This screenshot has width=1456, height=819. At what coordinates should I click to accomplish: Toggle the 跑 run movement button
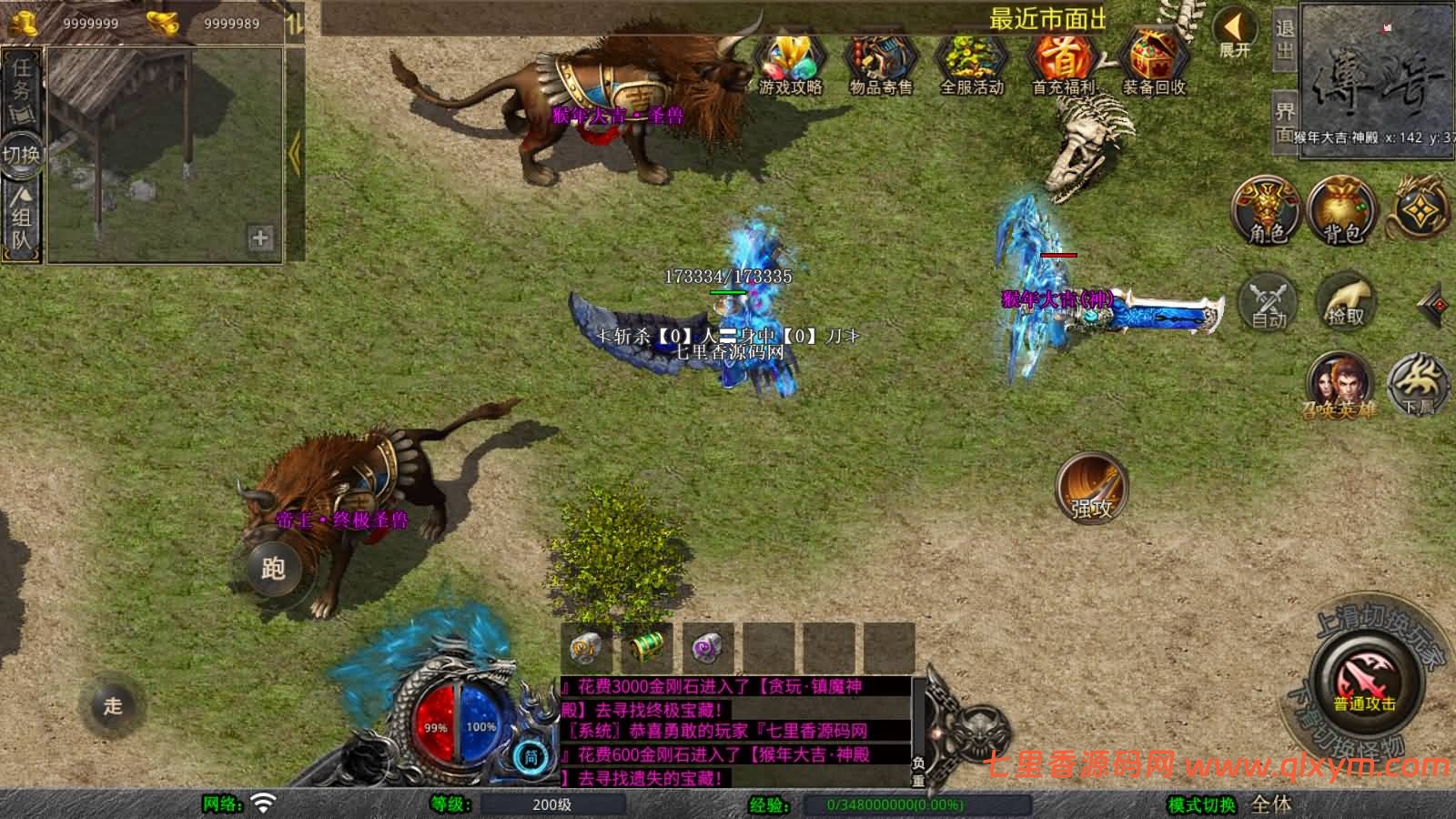click(273, 568)
